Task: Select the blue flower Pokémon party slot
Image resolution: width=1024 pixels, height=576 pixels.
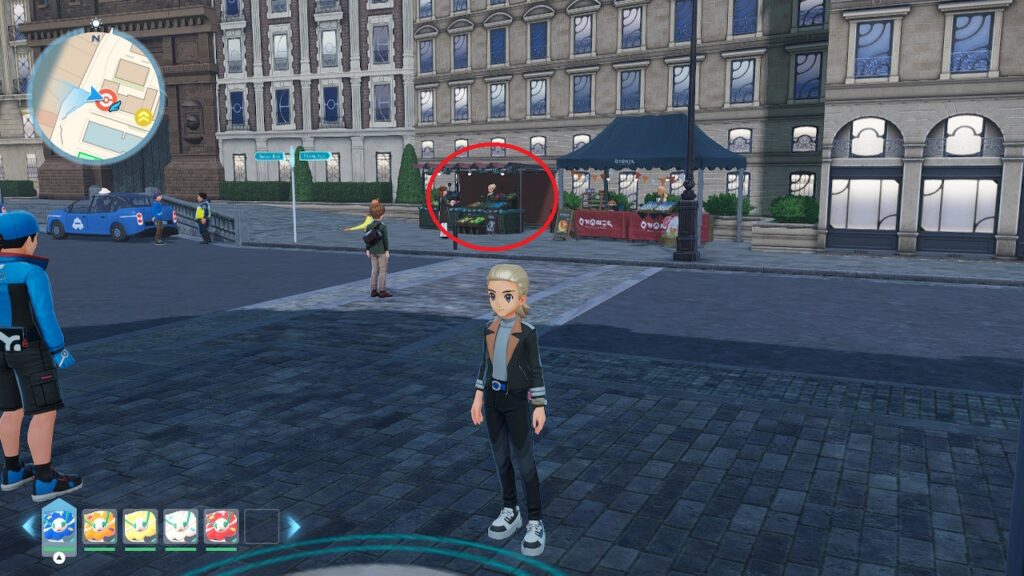Action: [59, 525]
